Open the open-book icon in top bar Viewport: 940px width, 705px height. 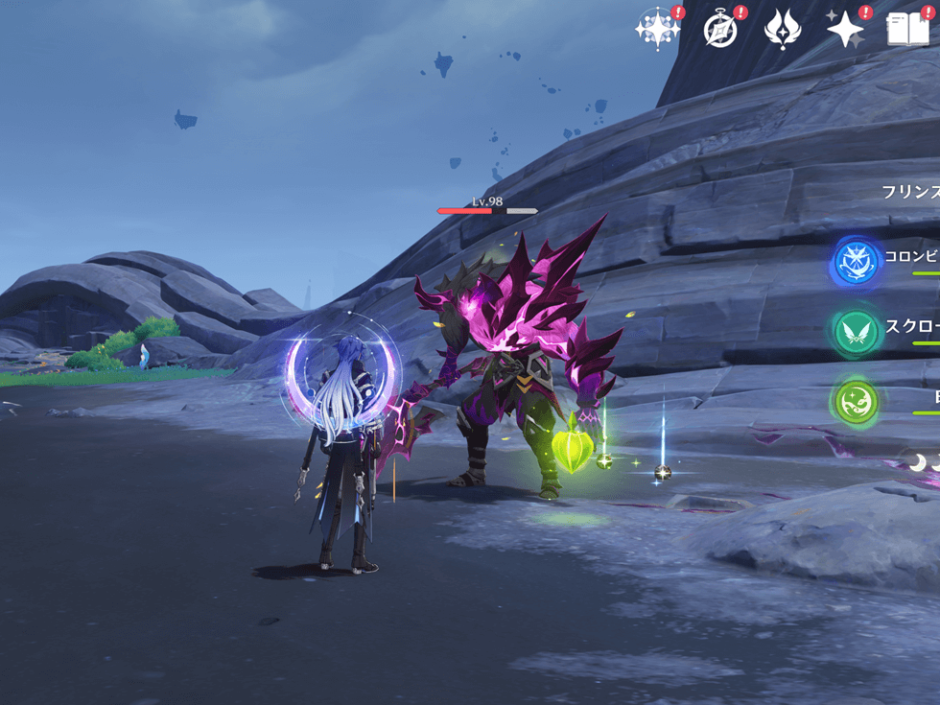coord(907,30)
